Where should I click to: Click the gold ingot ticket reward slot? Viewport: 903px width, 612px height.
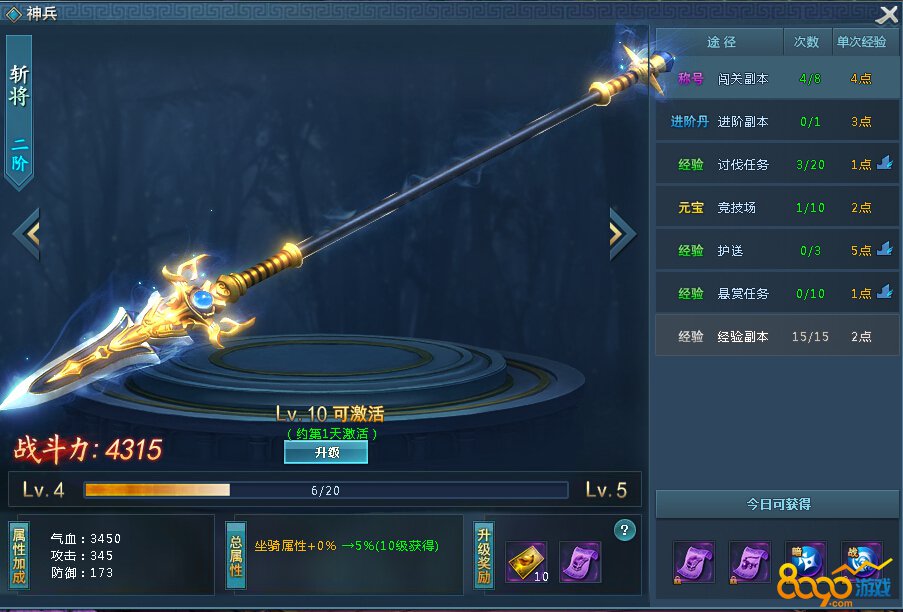[x=526, y=562]
